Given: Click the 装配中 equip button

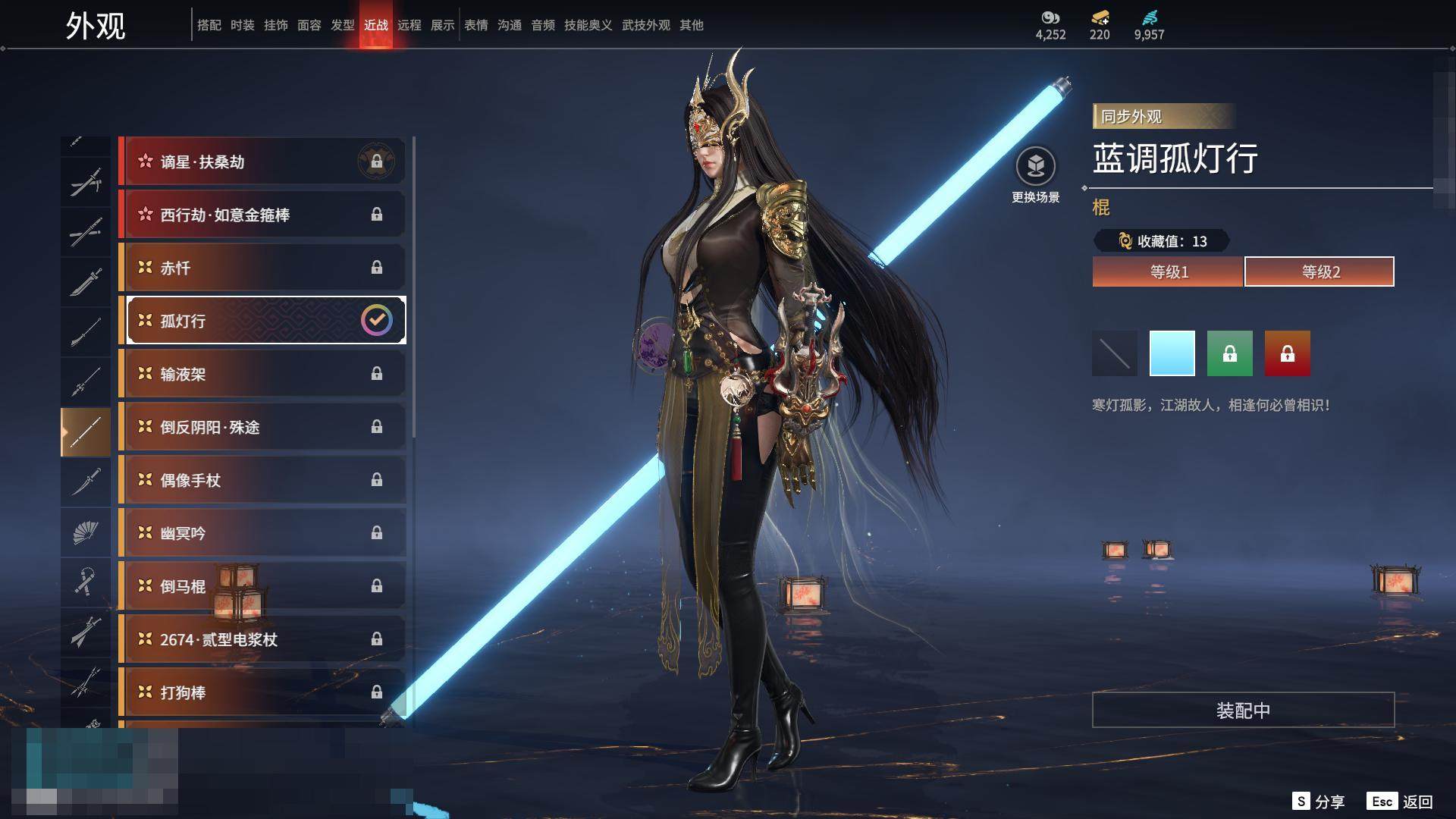Looking at the screenshot, I should (x=1243, y=710).
